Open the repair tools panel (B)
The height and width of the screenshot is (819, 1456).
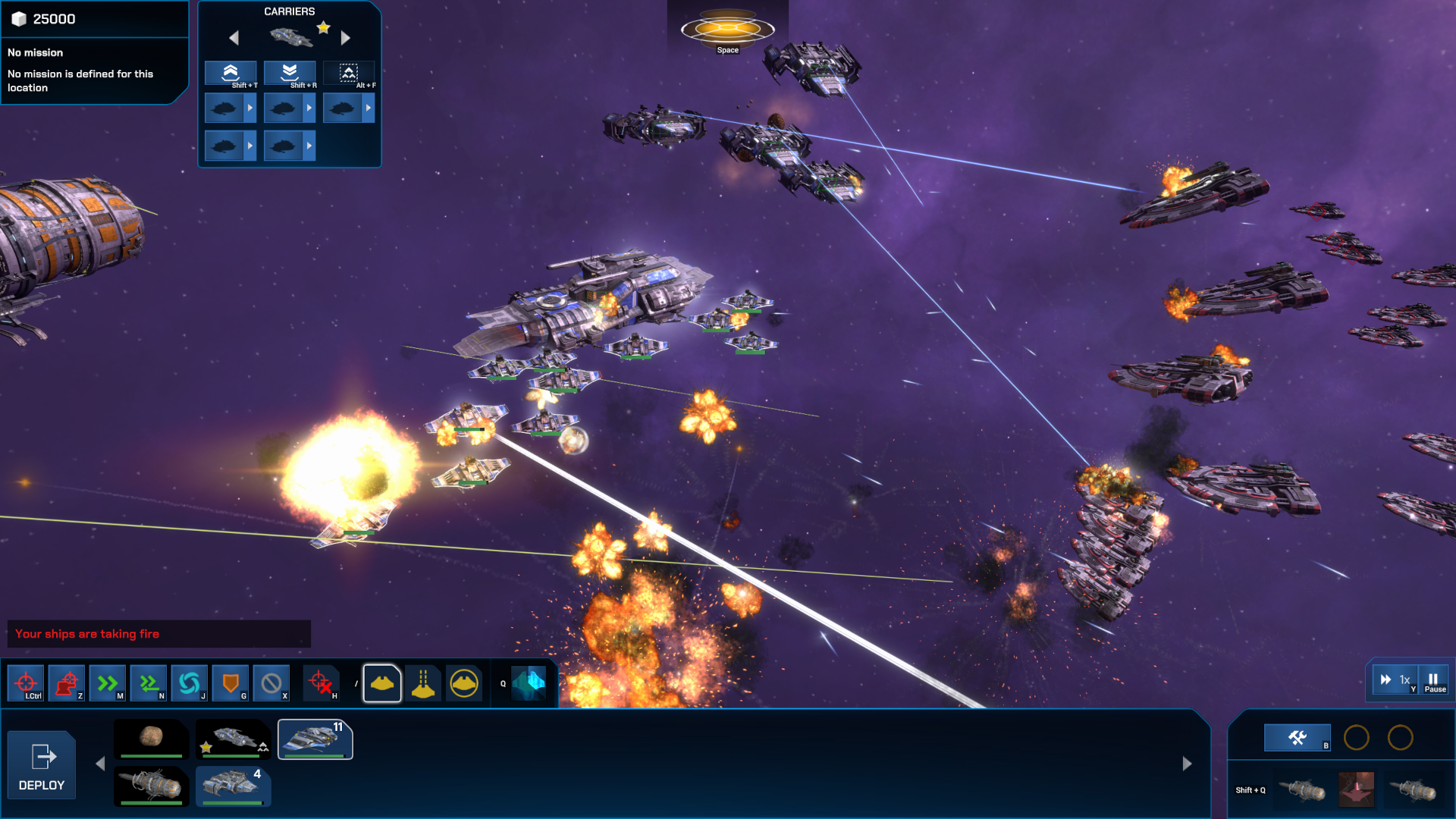1298,736
